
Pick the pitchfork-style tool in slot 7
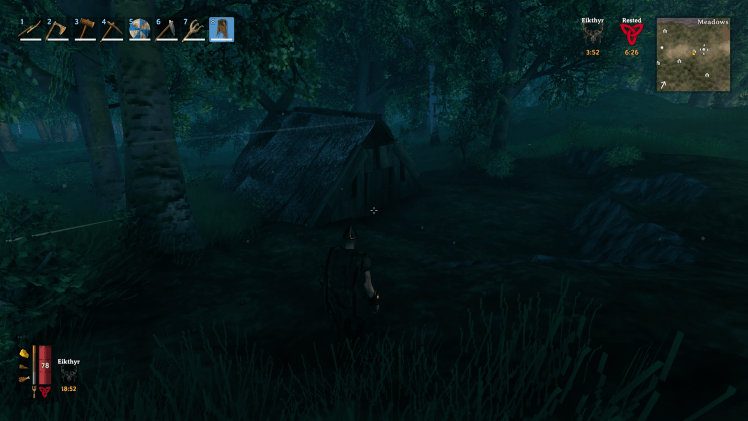(193, 29)
